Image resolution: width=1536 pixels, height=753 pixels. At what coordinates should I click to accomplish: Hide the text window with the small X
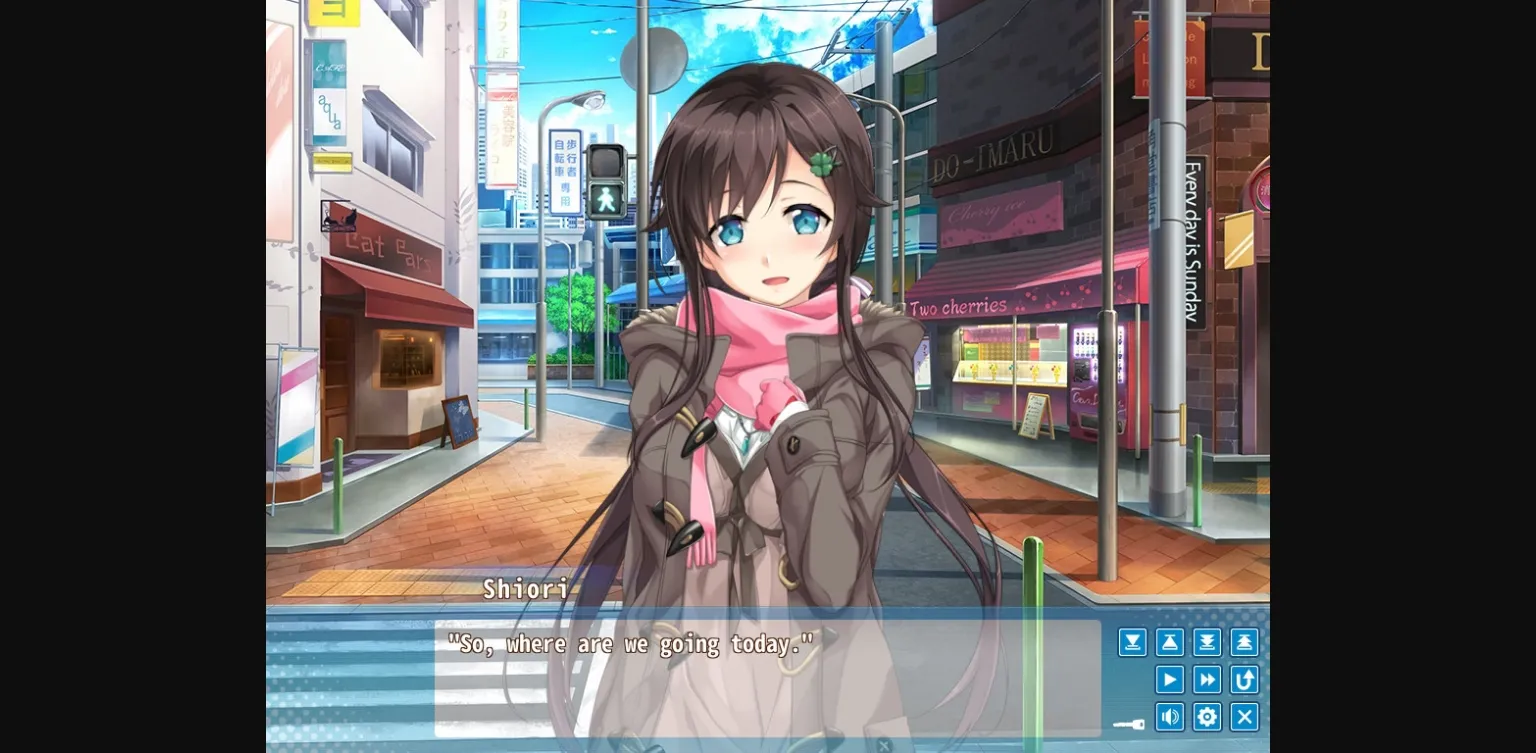point(884,744)
